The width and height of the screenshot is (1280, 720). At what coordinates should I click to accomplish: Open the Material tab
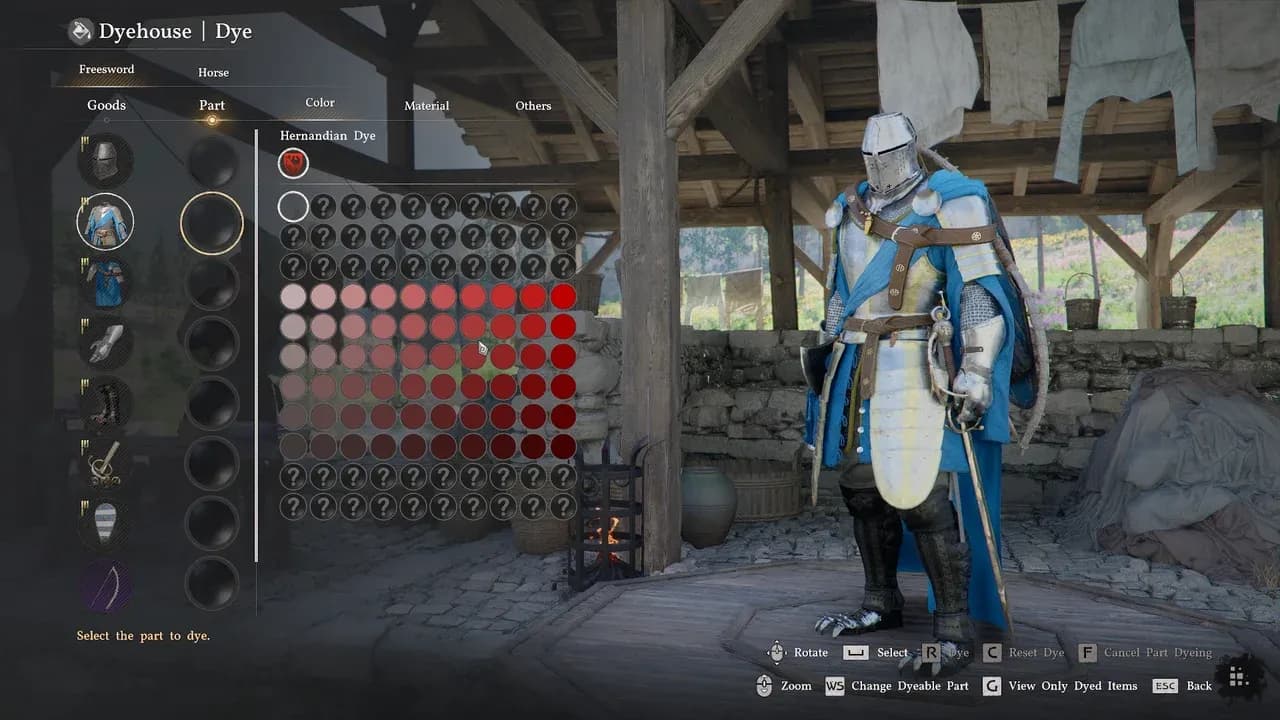pyautogui.click(x=426, y=105)
